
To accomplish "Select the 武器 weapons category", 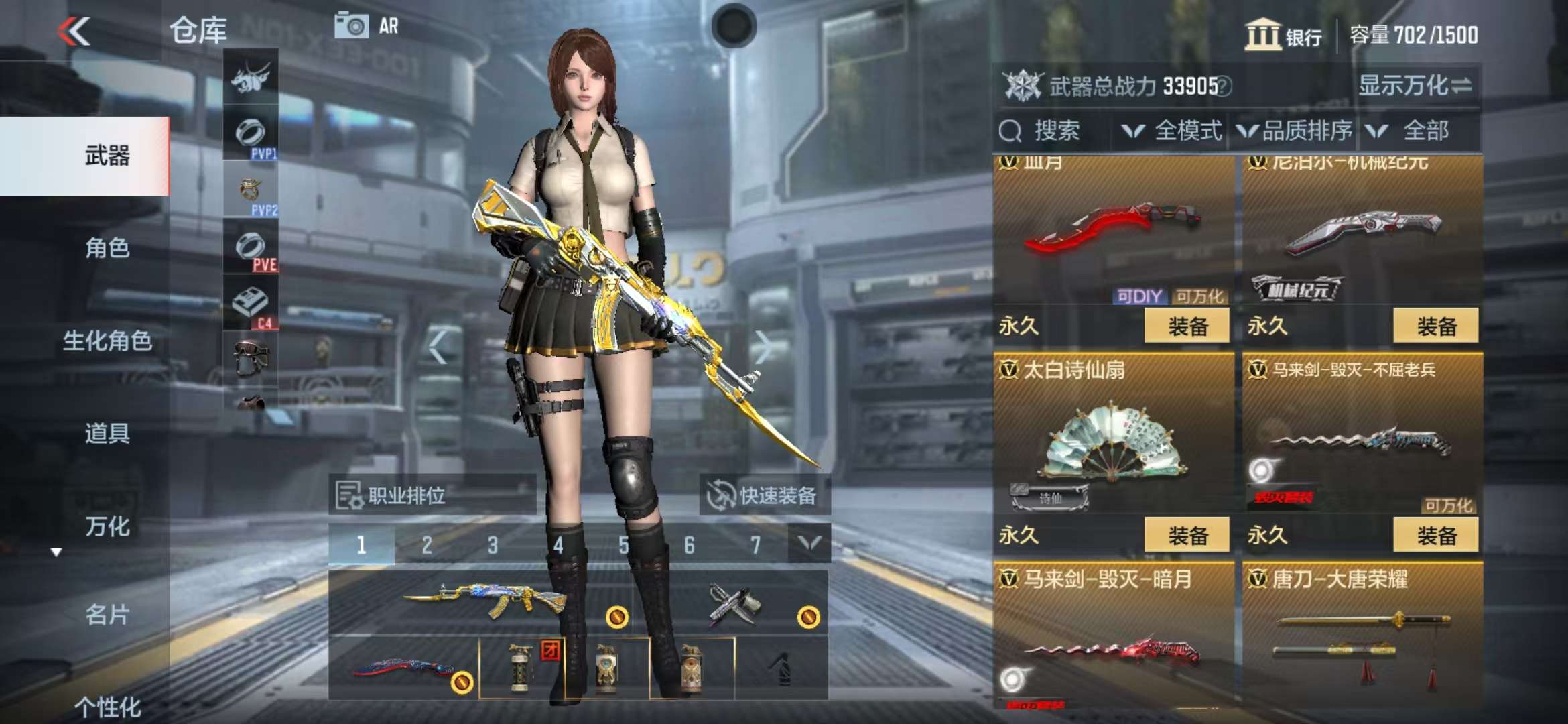I will 107,156.
